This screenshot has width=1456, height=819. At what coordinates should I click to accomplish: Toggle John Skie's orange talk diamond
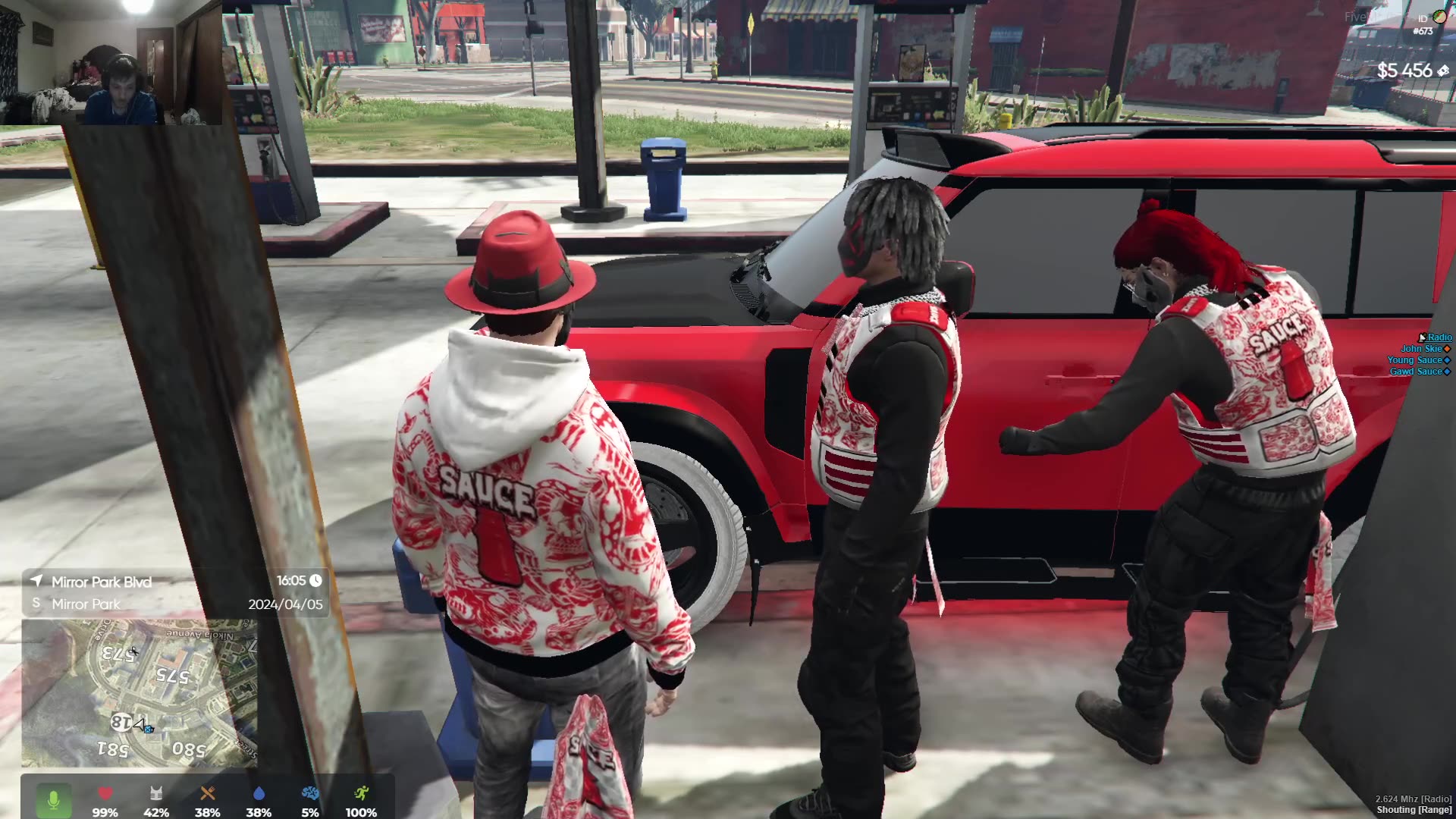click(1447, 349)
